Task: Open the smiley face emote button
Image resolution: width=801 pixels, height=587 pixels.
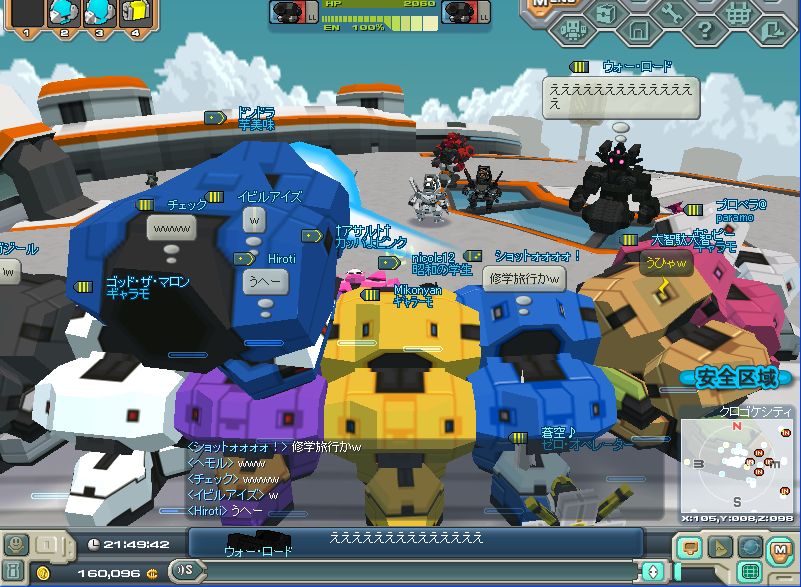Action: pyautogui.click(x=16, y=544)
